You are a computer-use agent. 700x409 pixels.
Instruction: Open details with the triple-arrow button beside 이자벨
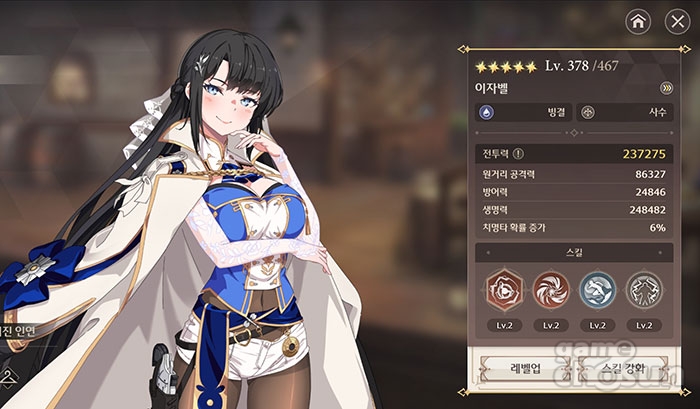(666, 87)
